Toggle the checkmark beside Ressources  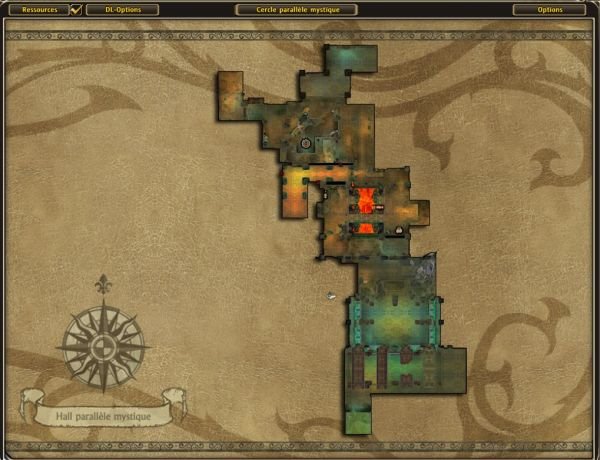point(76,10)
